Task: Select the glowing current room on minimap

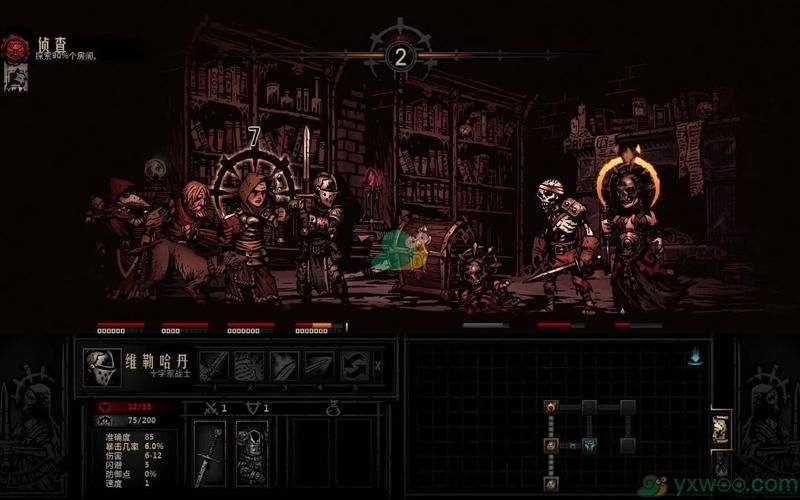Action: click(590, 444)
